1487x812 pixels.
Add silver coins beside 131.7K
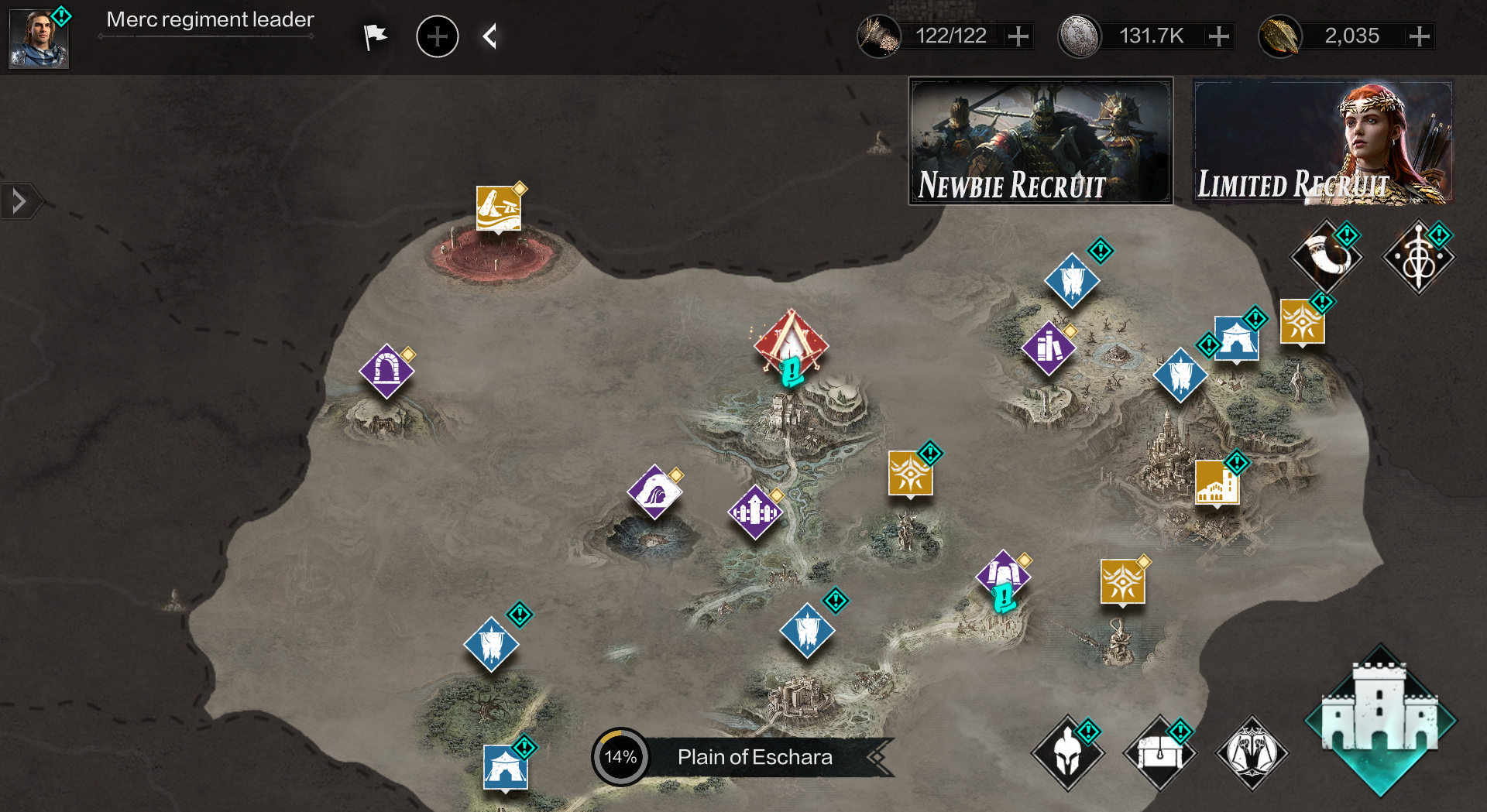(x=1219, y=36)
